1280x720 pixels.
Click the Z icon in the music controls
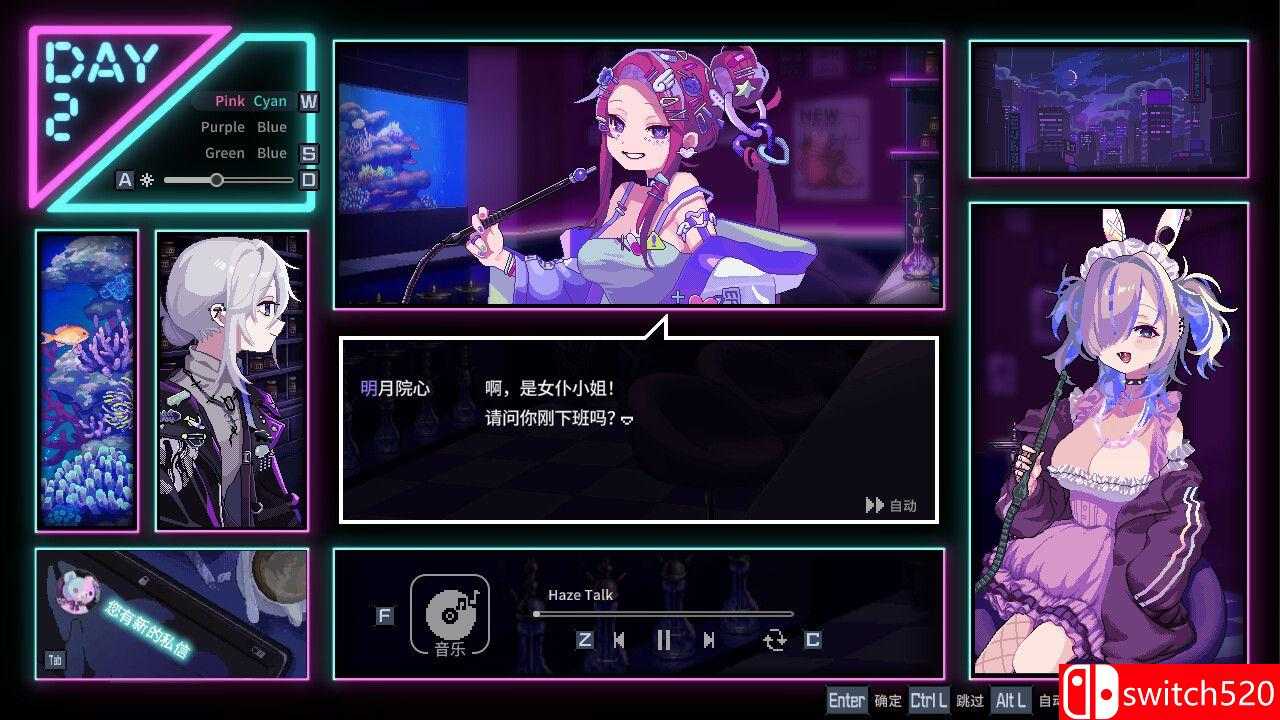point(583,641)
